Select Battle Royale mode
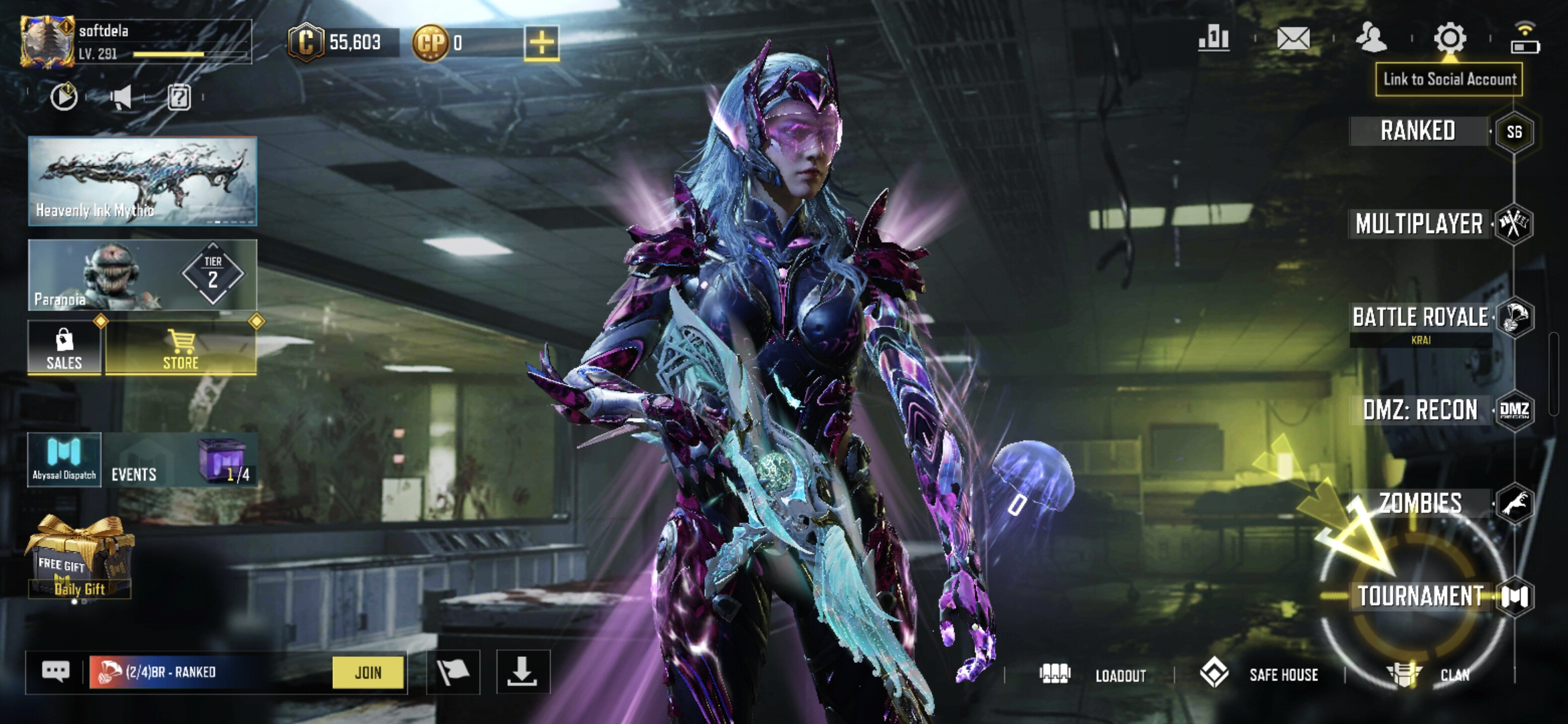The height and width of the screenshot is (724, 1568). coord(1420,317)
